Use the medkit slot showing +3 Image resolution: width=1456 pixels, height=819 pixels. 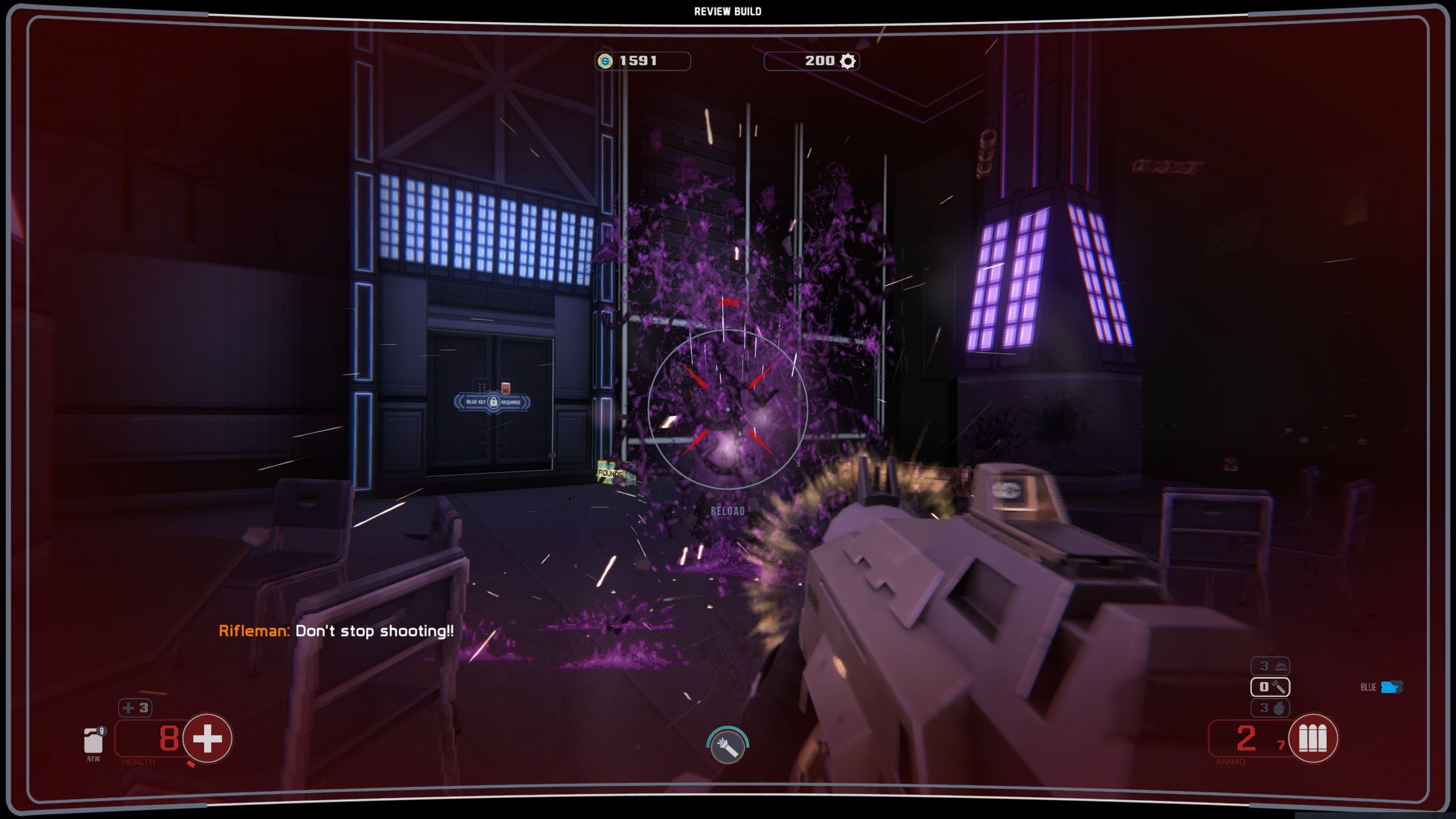point(135,708)
